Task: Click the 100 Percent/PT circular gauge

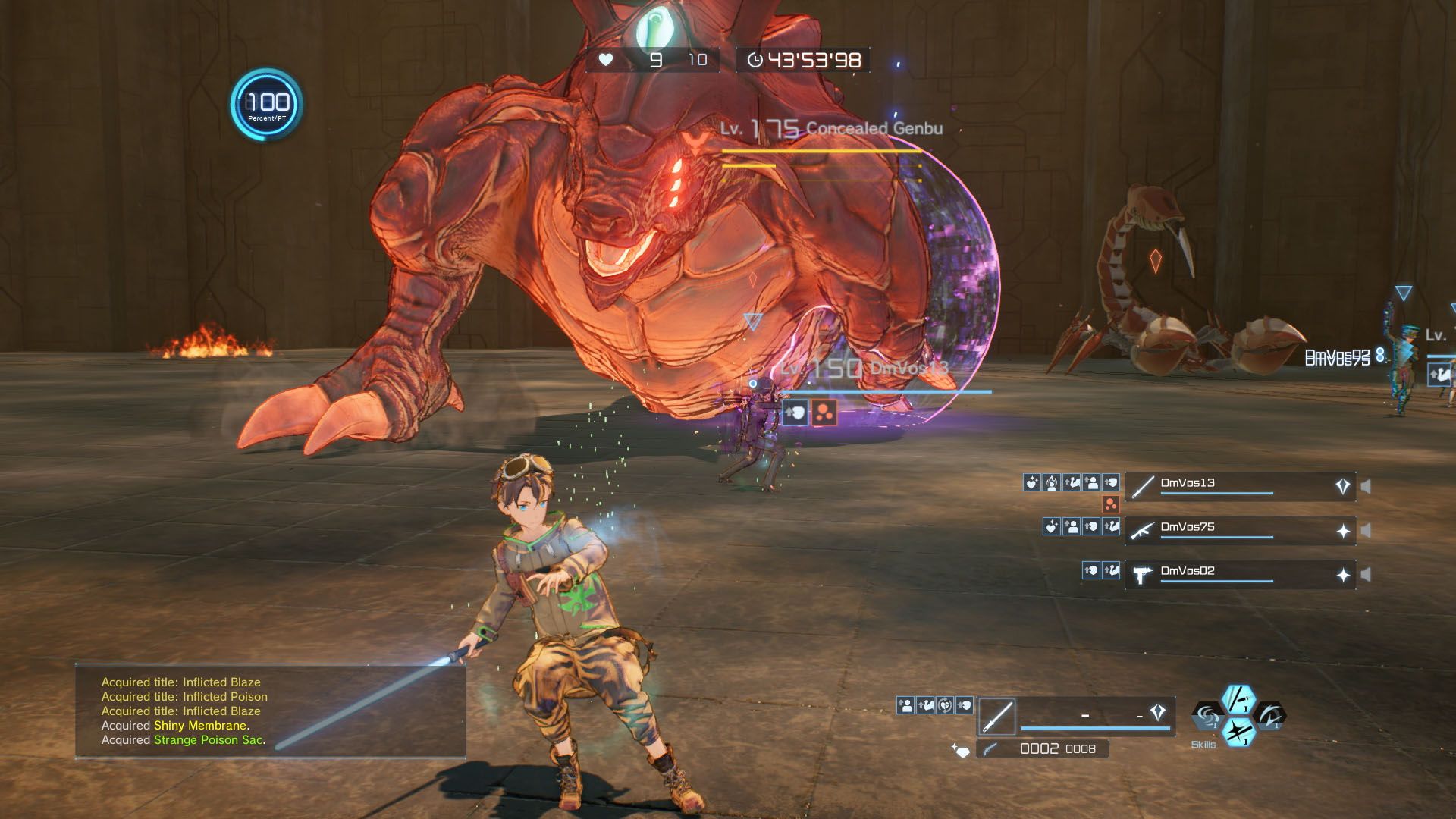Action: coord(264,102)
